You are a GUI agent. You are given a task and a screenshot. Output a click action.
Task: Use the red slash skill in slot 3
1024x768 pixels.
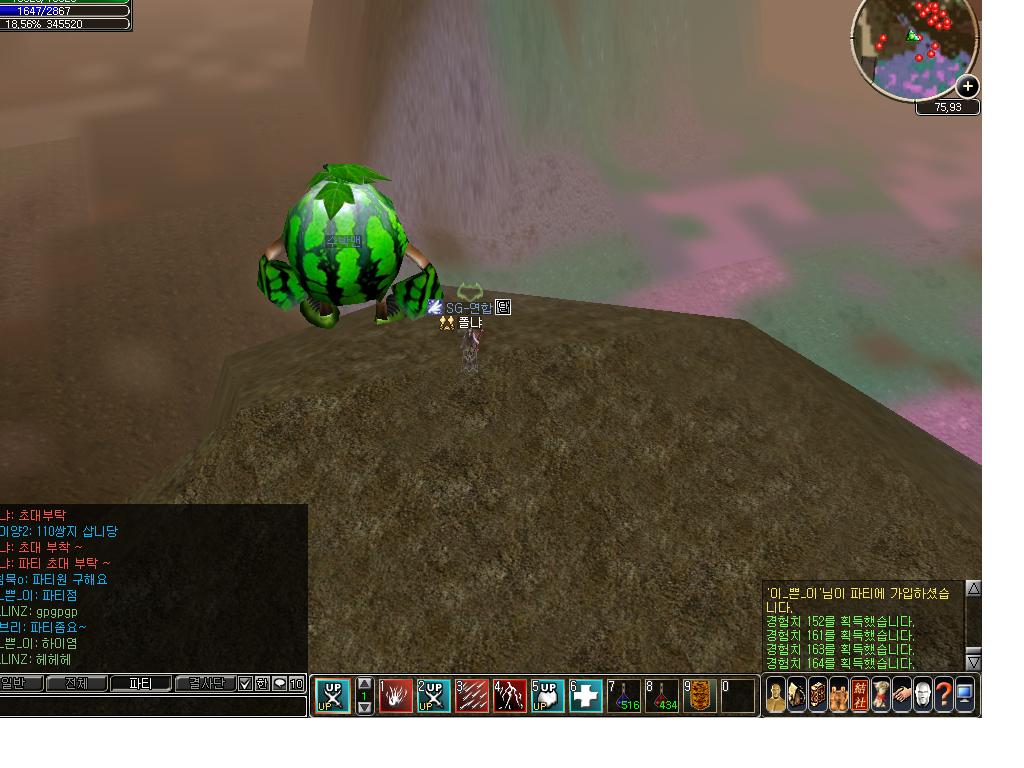coord(472,695)
